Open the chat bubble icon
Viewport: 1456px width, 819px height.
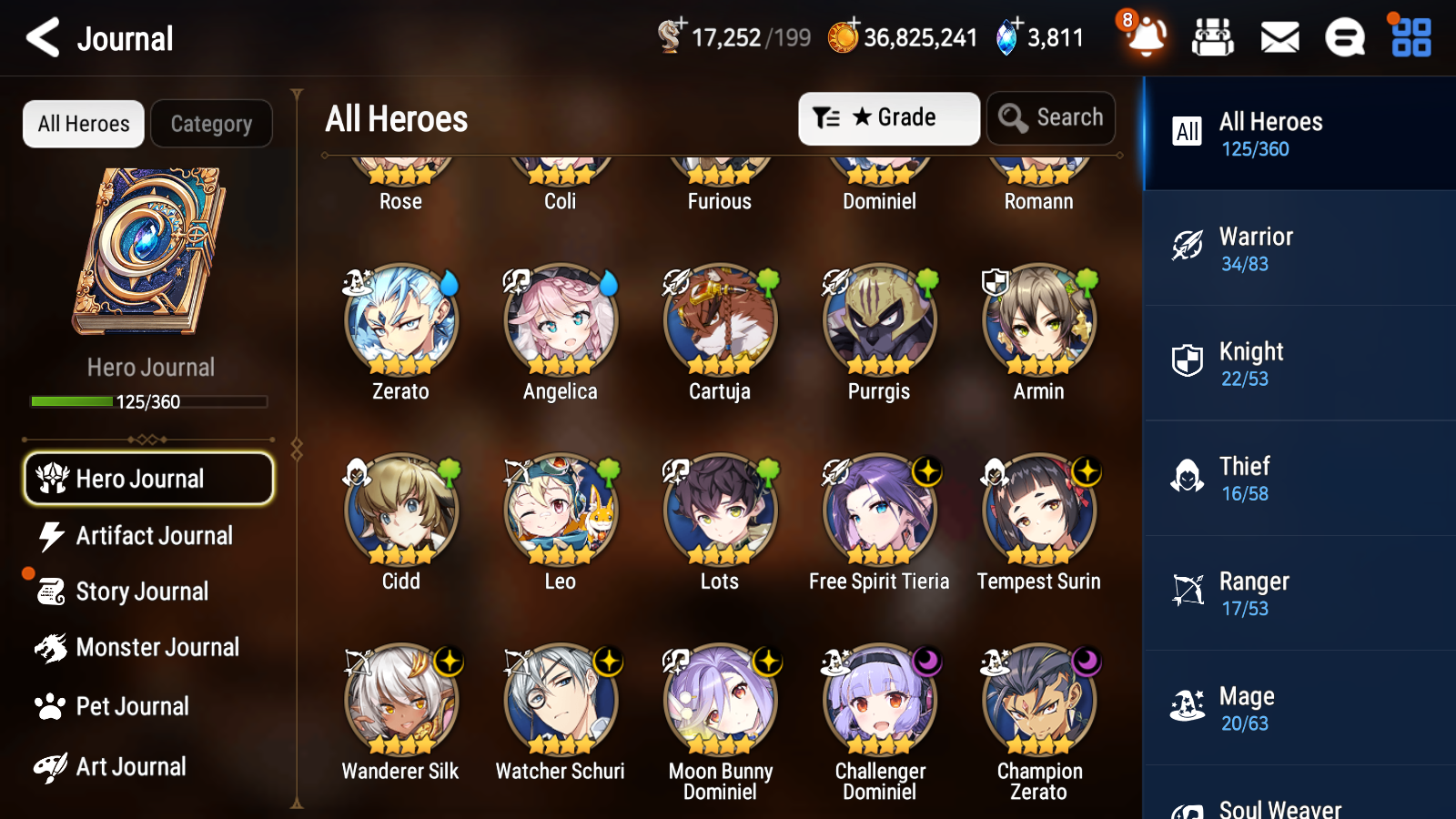point(1344,37)
